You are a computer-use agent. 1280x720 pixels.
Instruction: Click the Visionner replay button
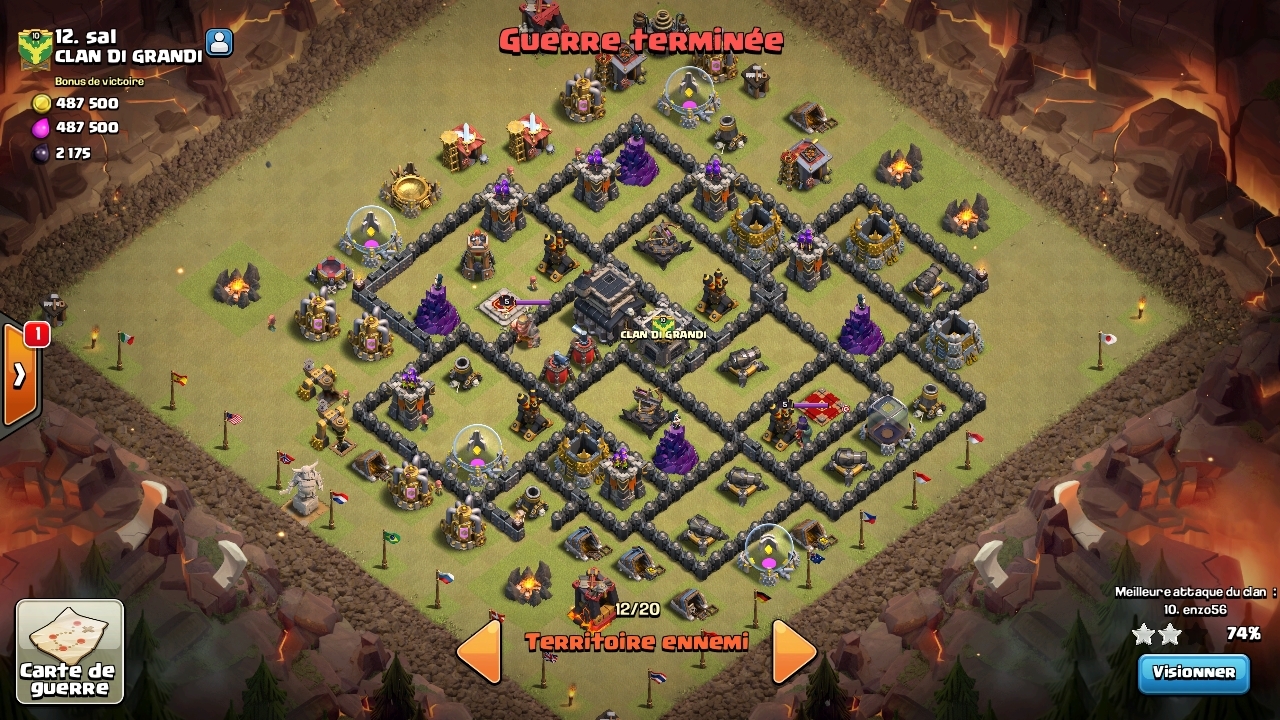1194,673
